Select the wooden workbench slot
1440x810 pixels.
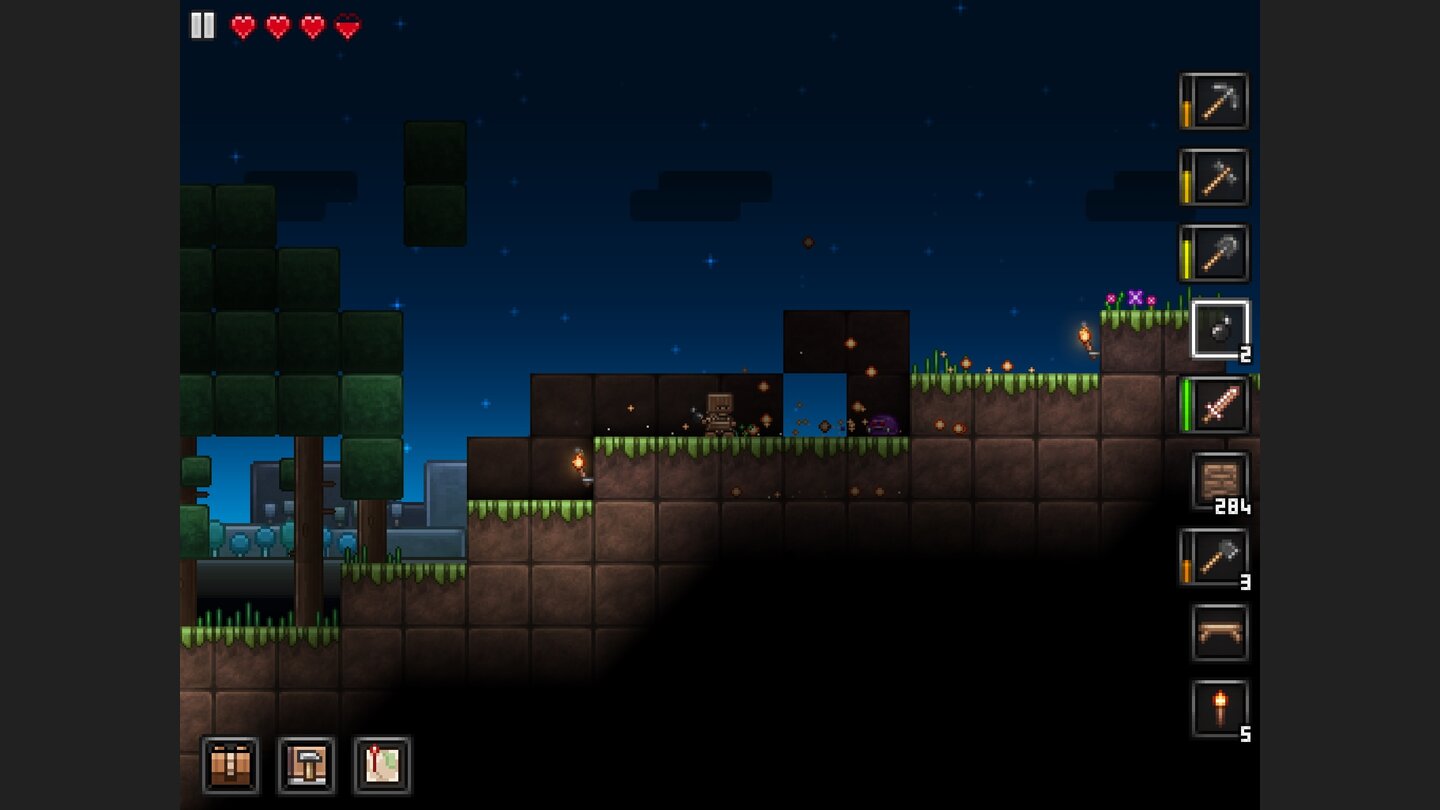pyautogui.click(x=1220, y=633)
